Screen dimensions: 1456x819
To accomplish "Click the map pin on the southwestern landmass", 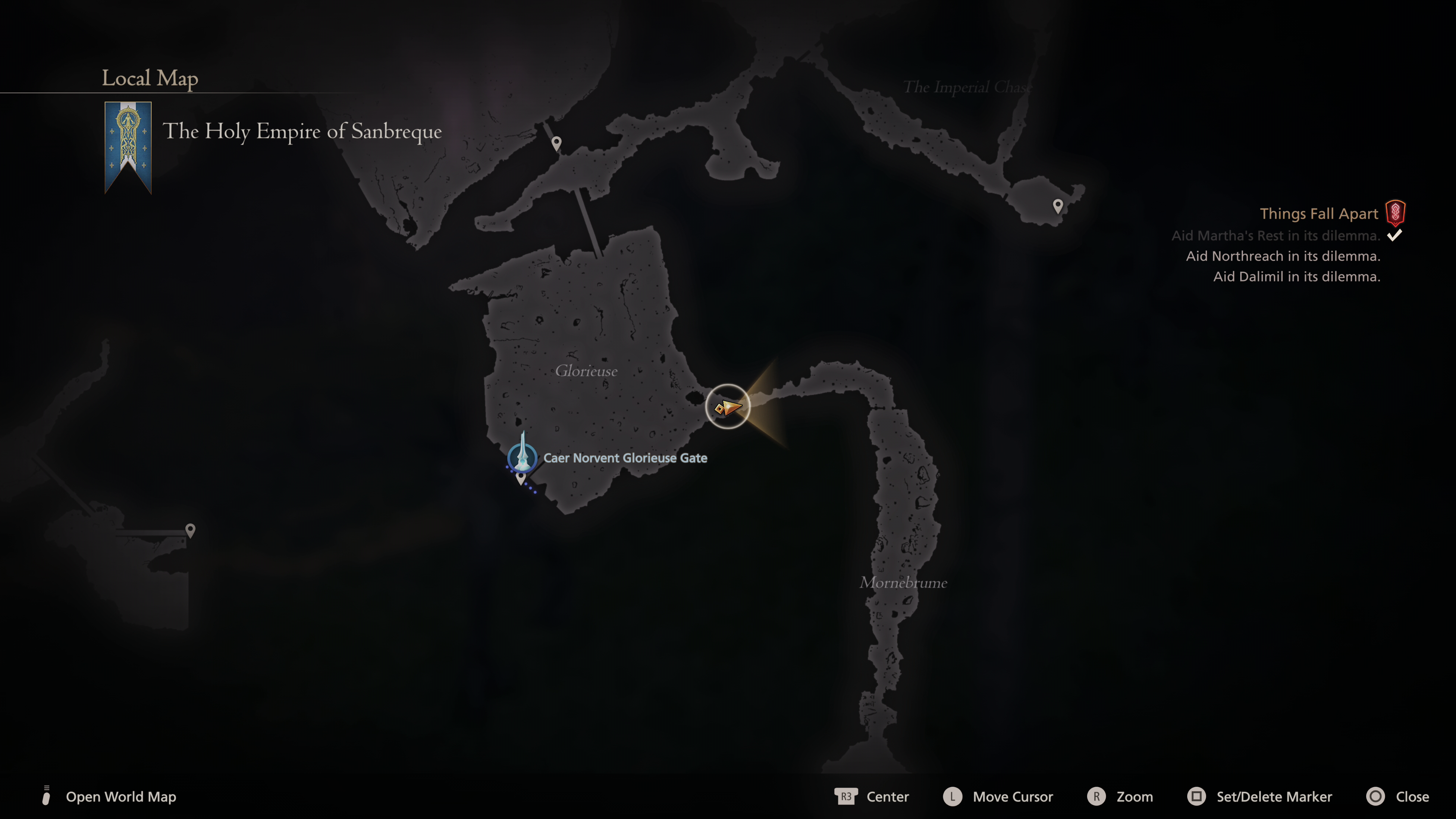I will click(190, 530).
